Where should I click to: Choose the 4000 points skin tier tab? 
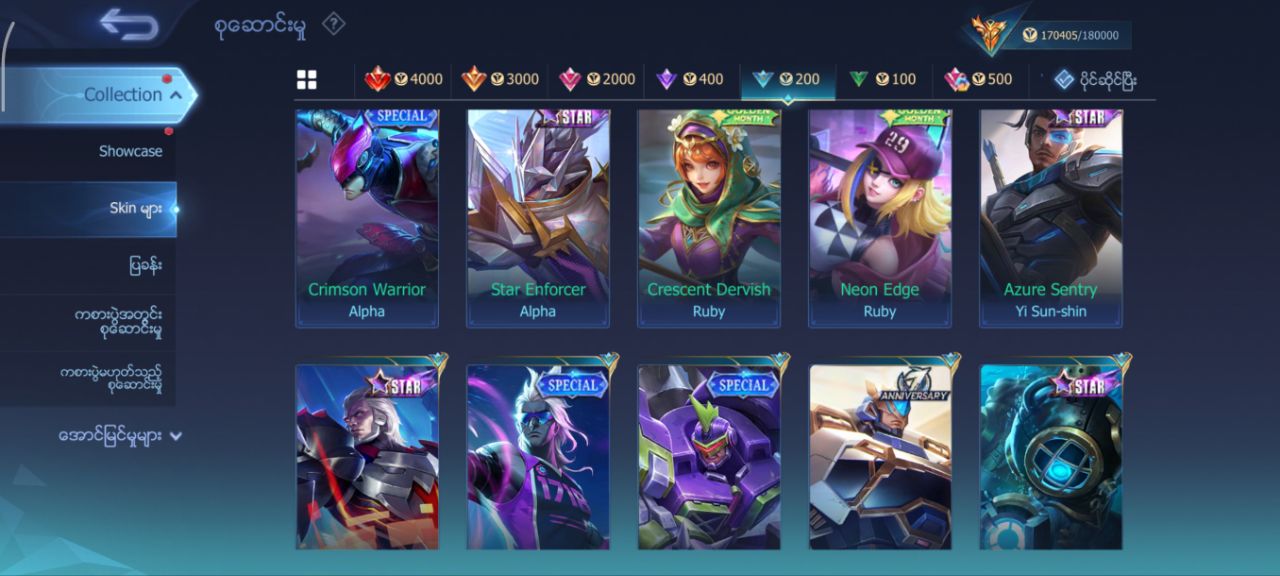[404, 80]
